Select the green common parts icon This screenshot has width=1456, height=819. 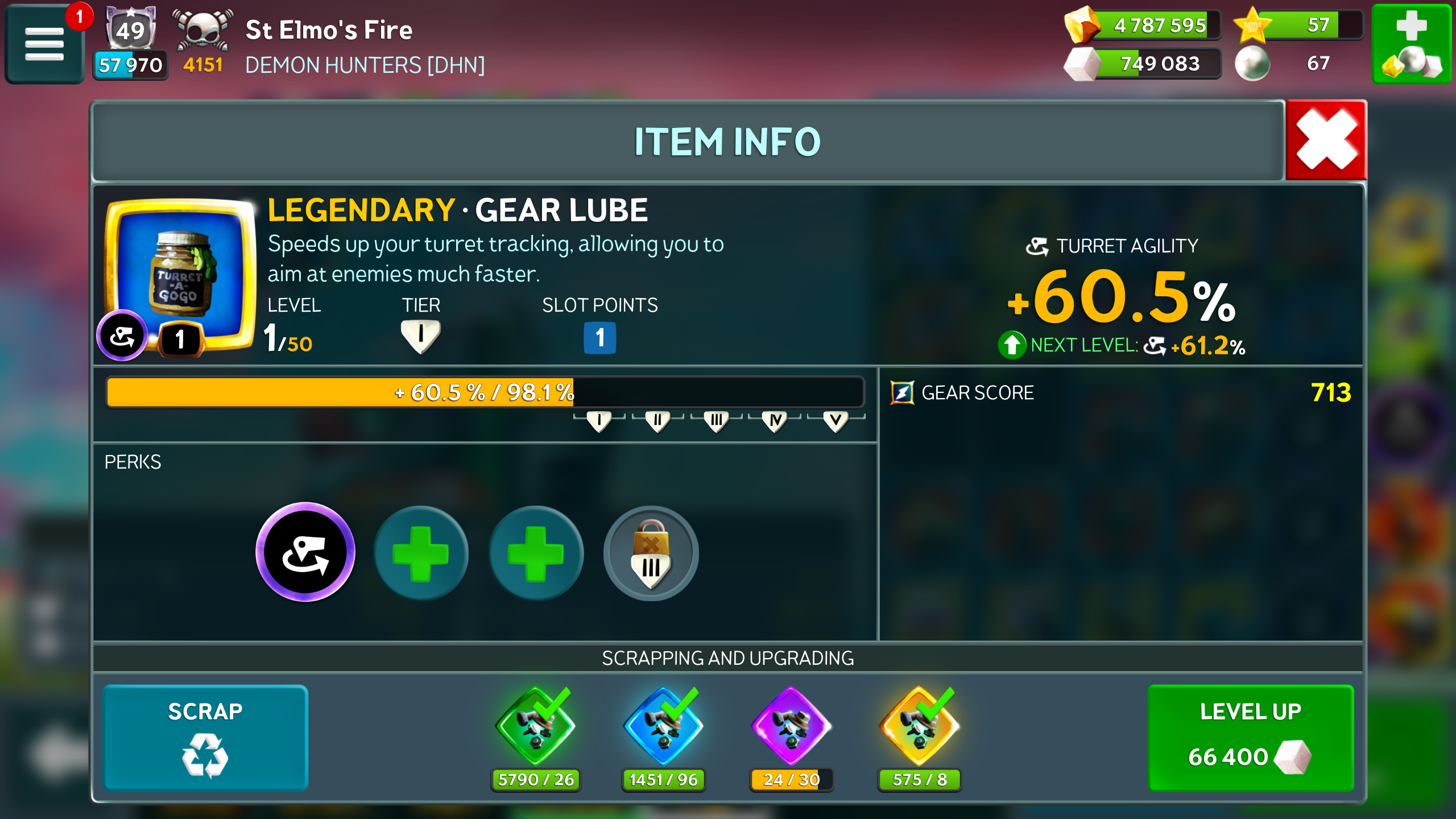tap(535, 727)
